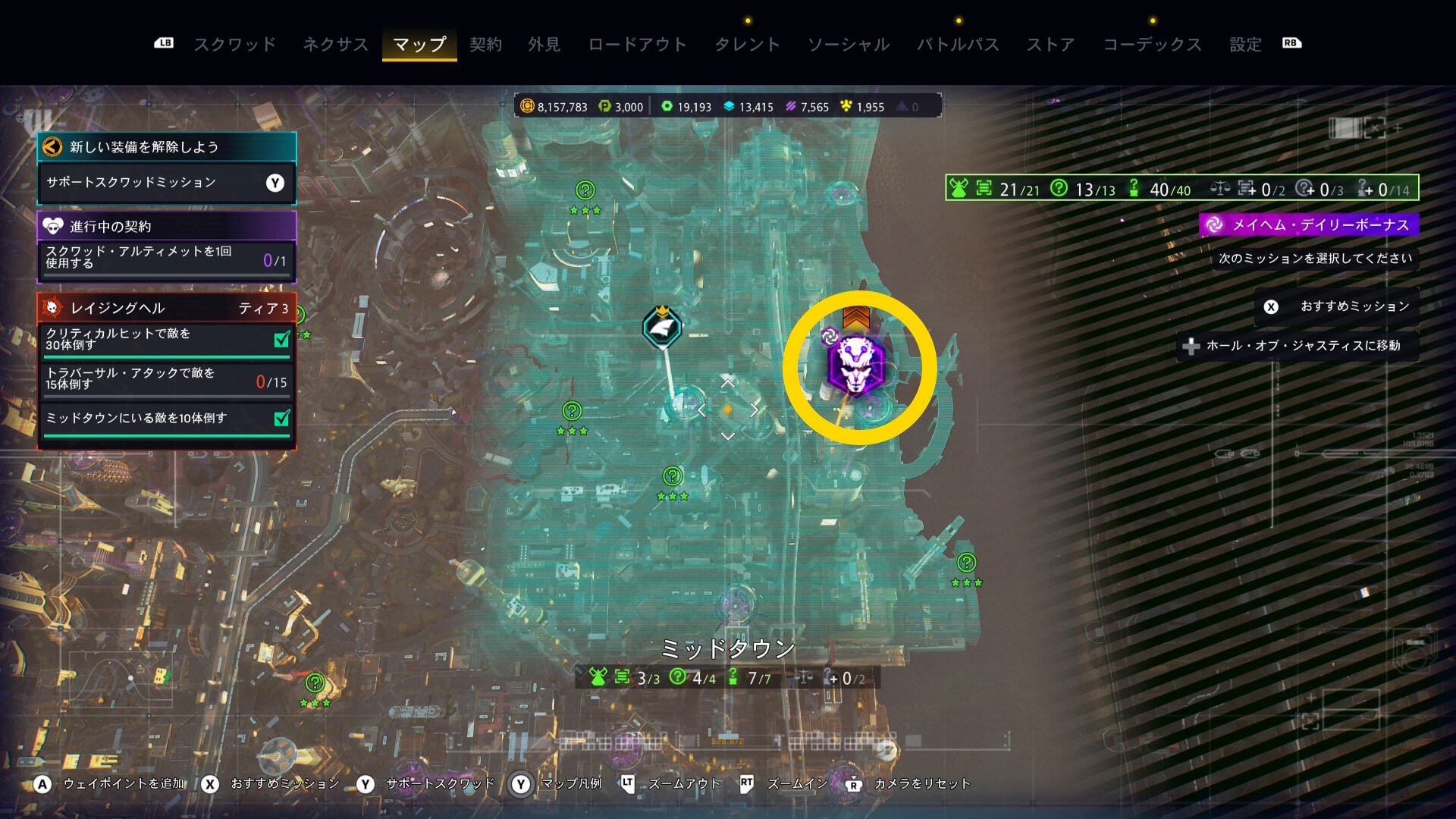Switch to the タレント tab
Screen dimensions: 1456x819
point(747,45)
